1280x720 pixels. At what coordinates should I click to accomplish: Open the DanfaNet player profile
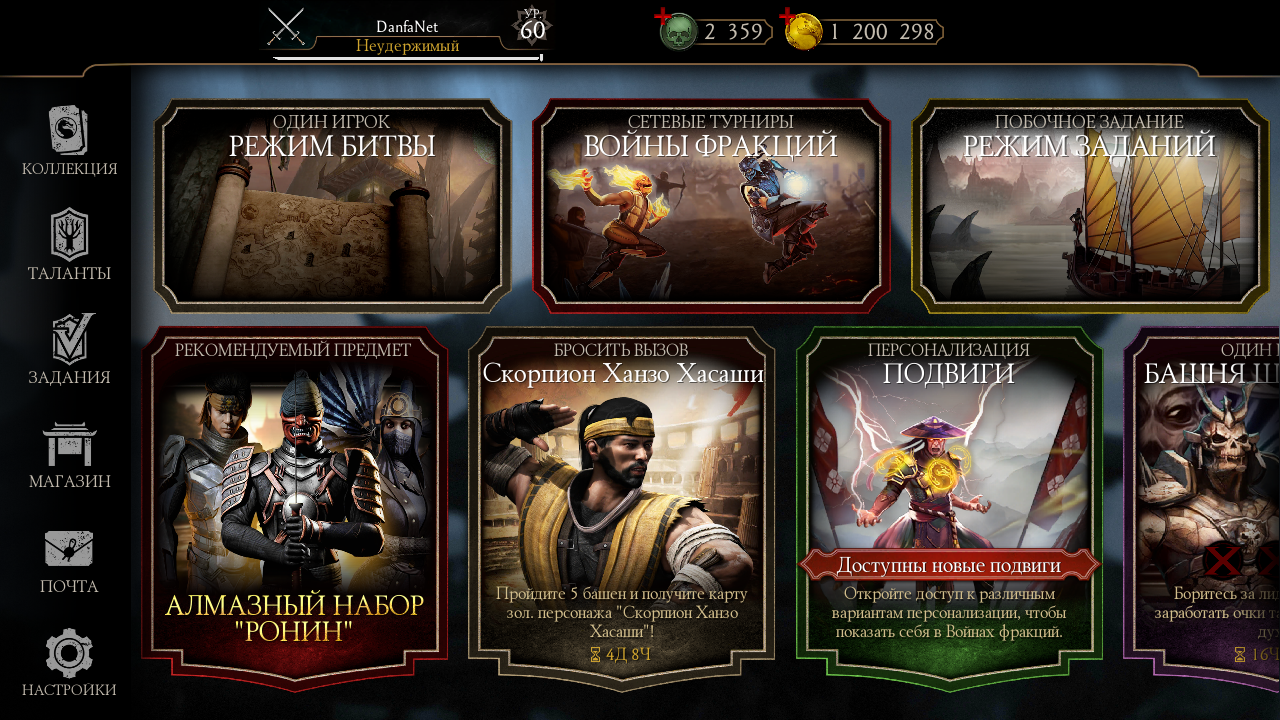407,36
